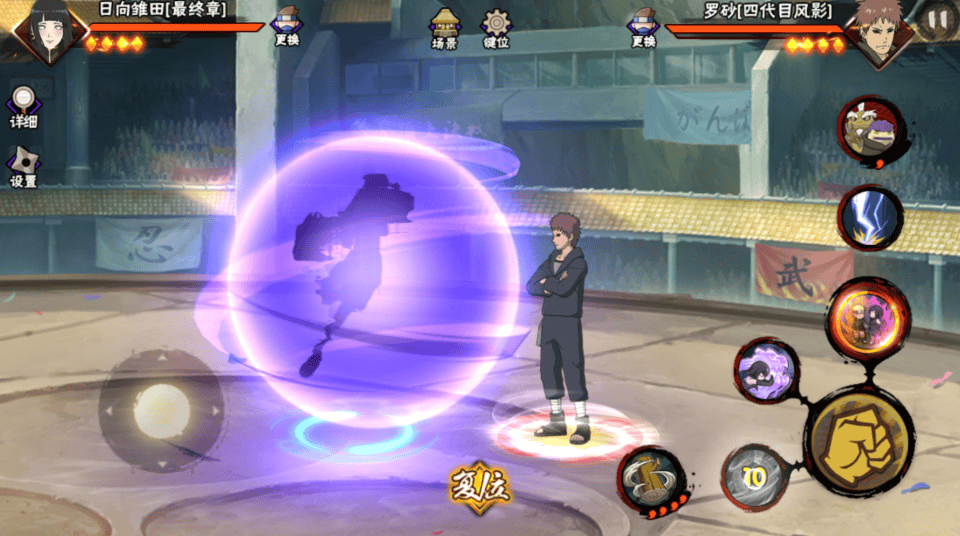Open the 键位 key layout settings

click(x=496, y=28)
